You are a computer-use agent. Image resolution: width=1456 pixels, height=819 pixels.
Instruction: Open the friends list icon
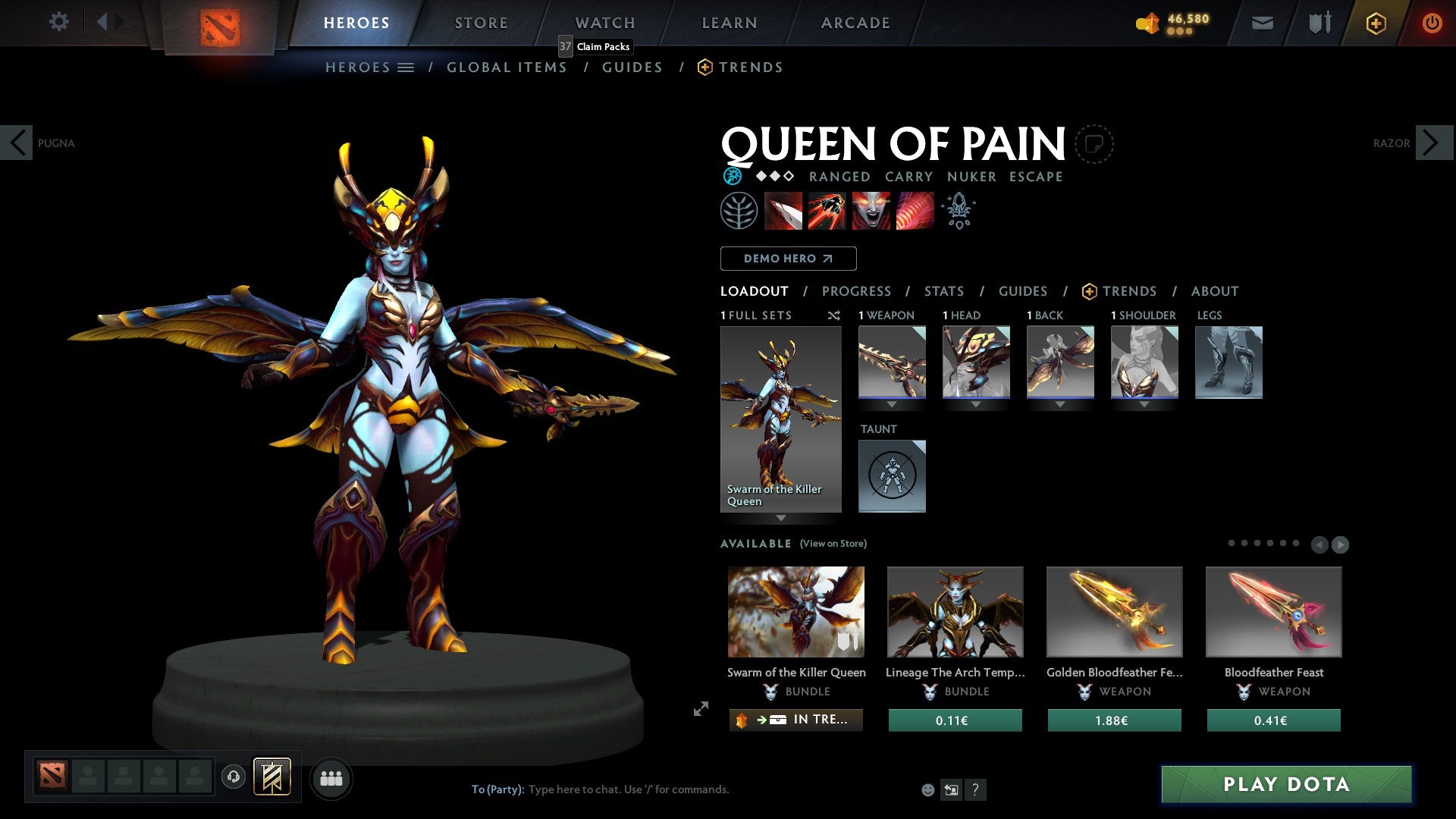tap(331, 777)
